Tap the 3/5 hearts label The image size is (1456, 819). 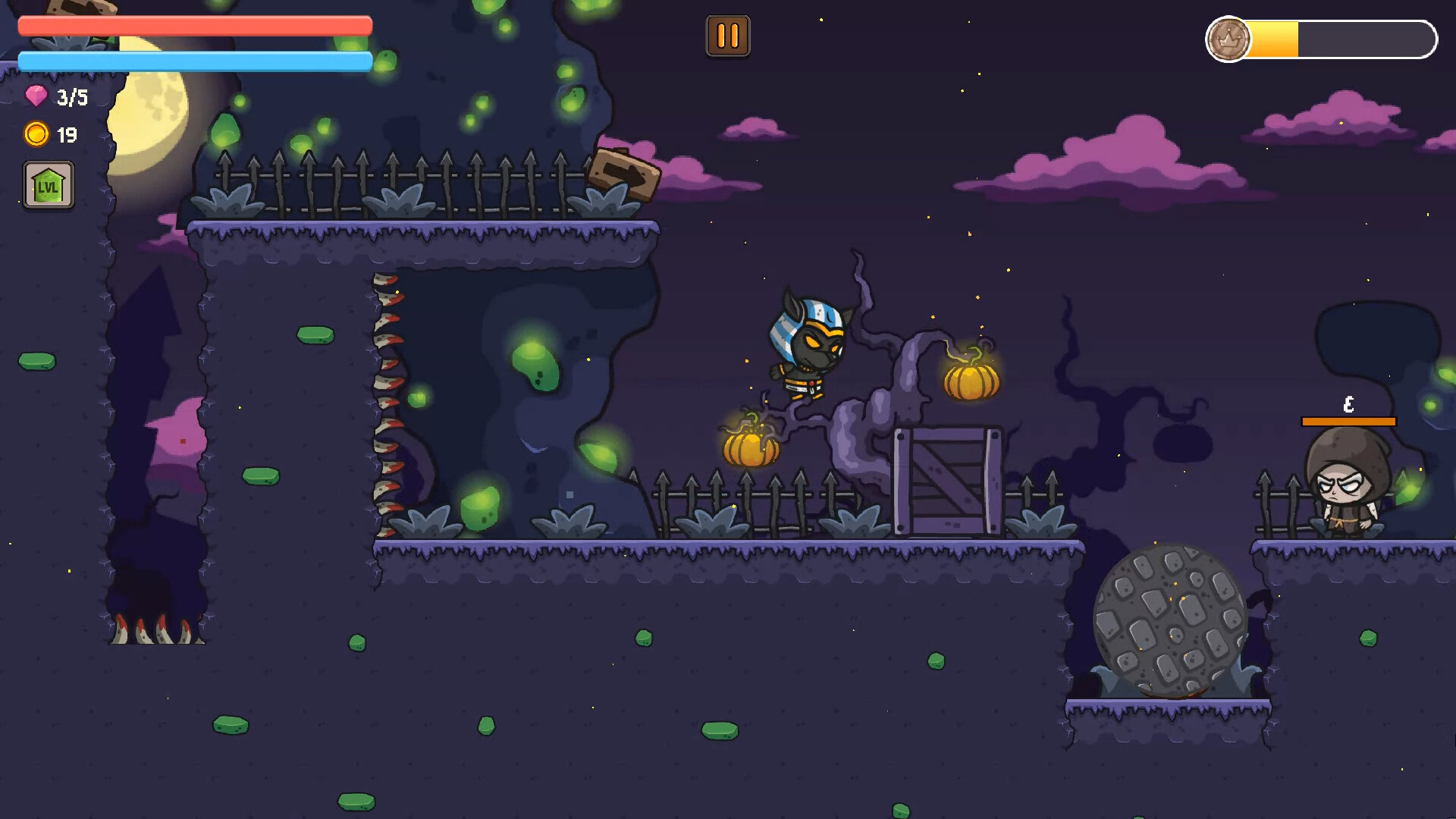pyautogui.click(x=69, y=96)
